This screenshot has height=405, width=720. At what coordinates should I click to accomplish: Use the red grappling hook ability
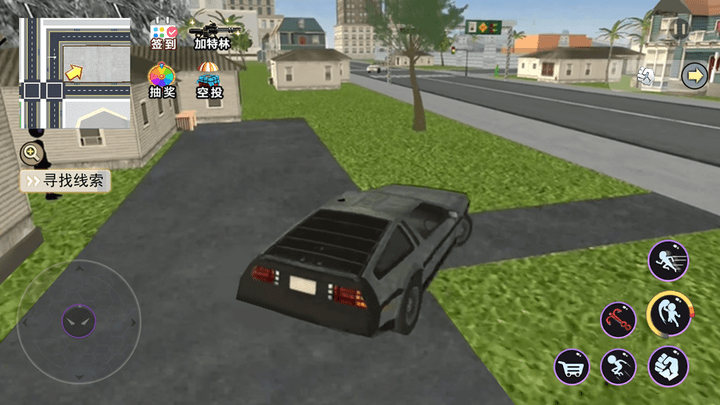[619, 320]
